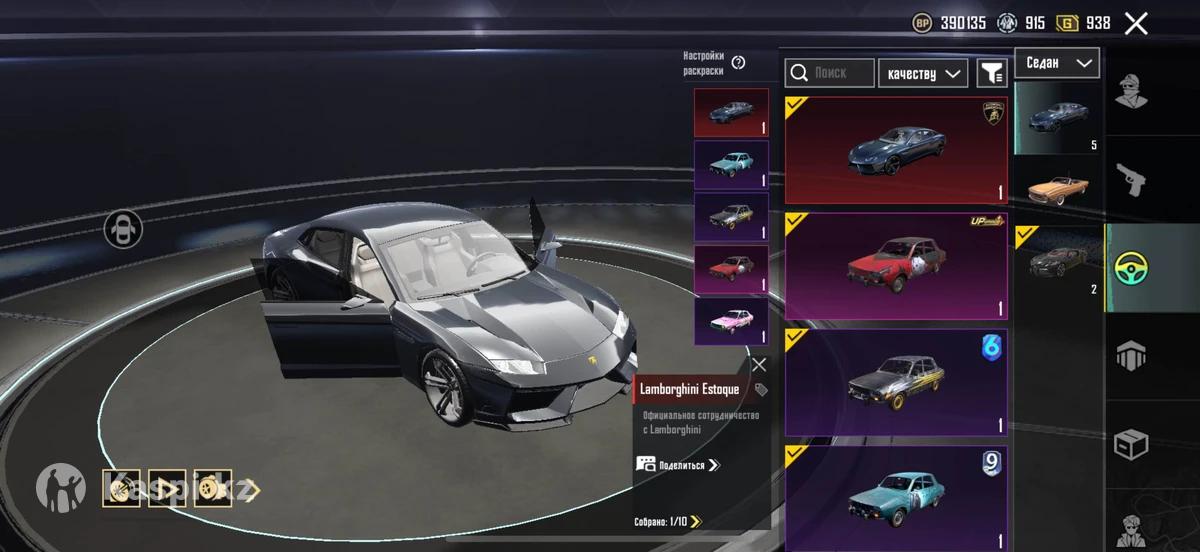The width and height of the screenshot is (1200, 552).
Task: Open the masked character outfits category
Action: (x=1131, y=92)
